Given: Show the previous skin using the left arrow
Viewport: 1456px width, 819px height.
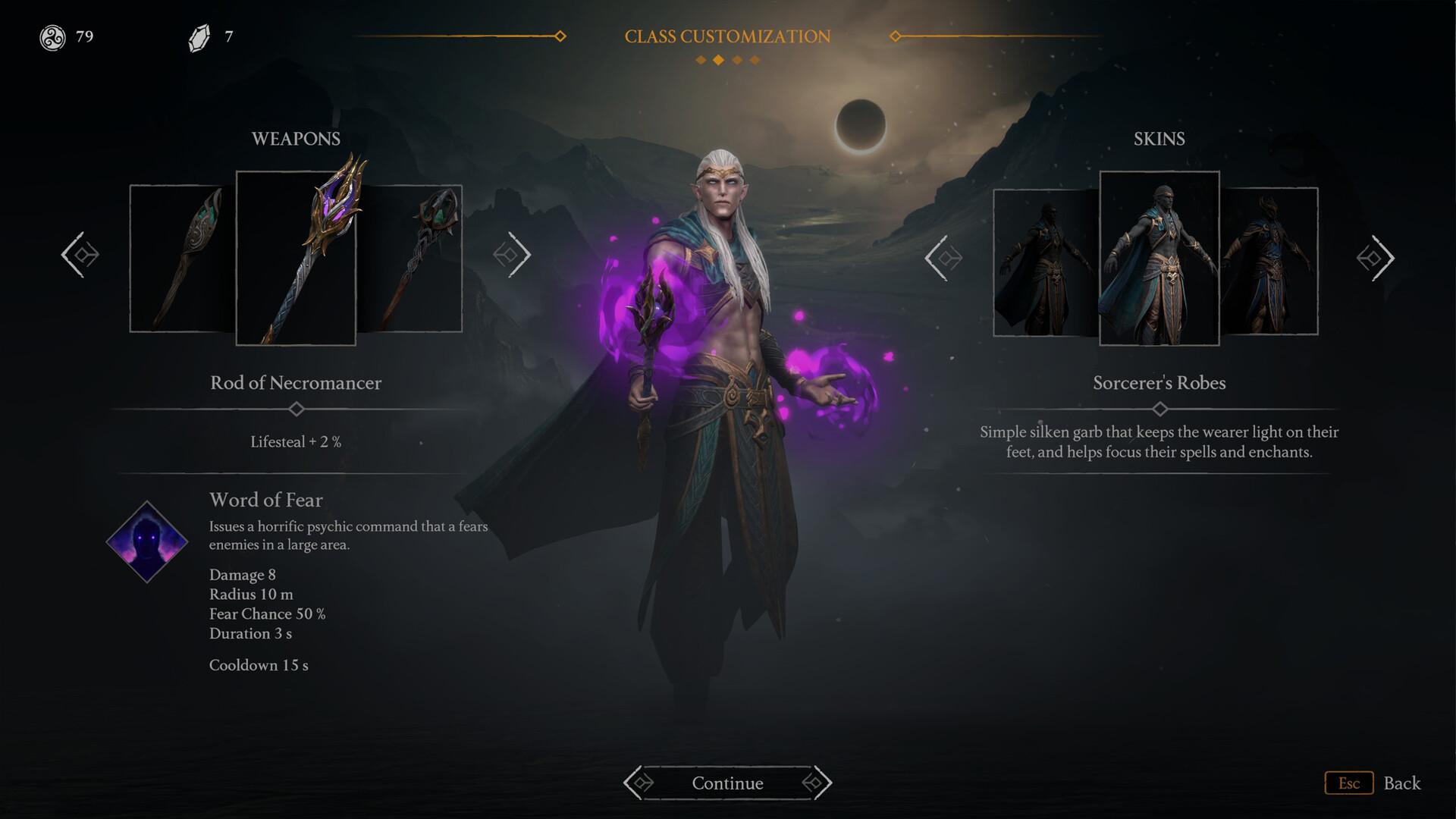Looking at the screenshot, I should click(944, 258).
